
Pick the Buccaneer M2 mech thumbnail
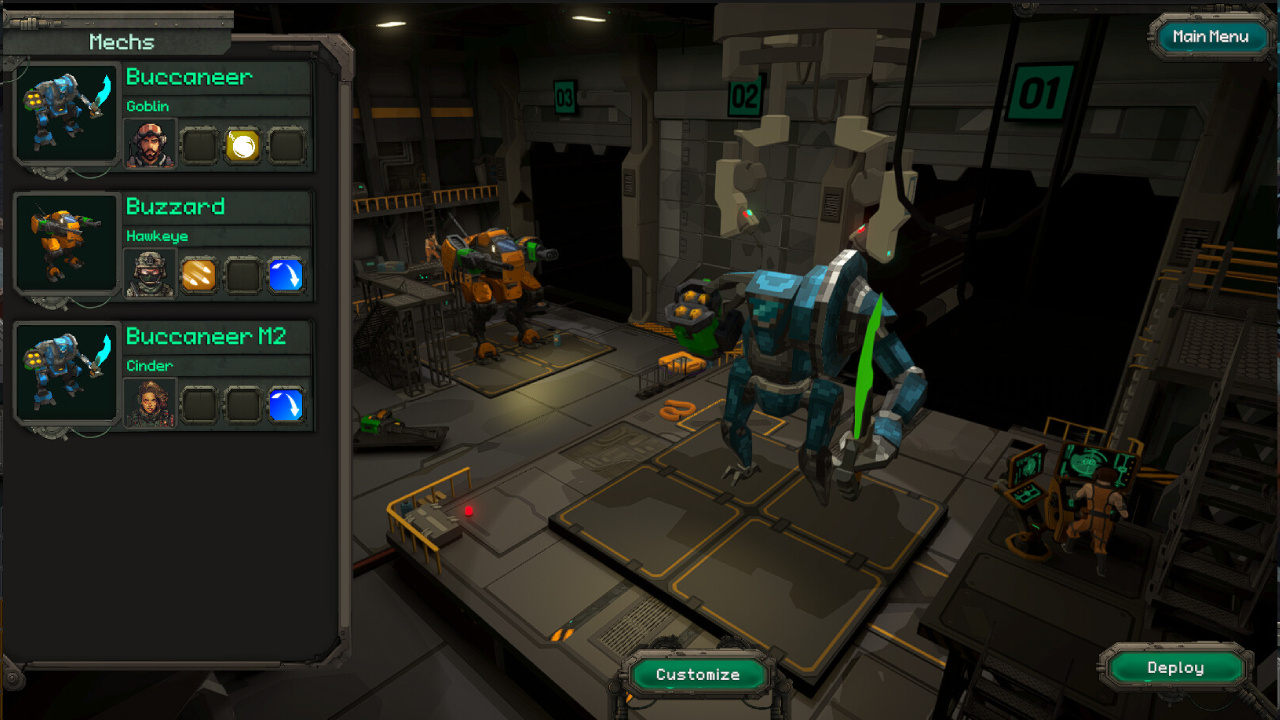67,375
